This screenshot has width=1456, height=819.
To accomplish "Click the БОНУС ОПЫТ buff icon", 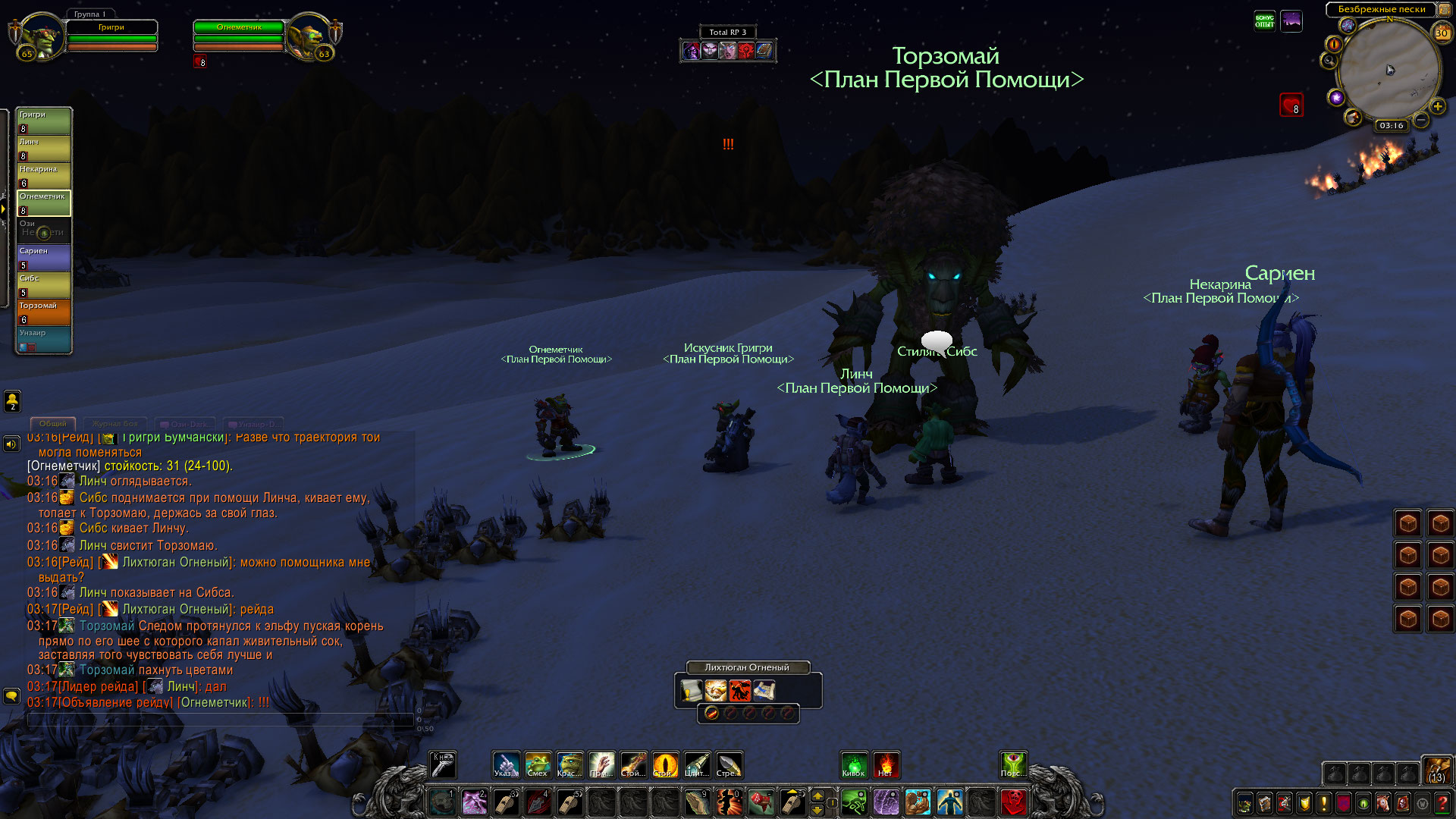I will coord(1264,21).
